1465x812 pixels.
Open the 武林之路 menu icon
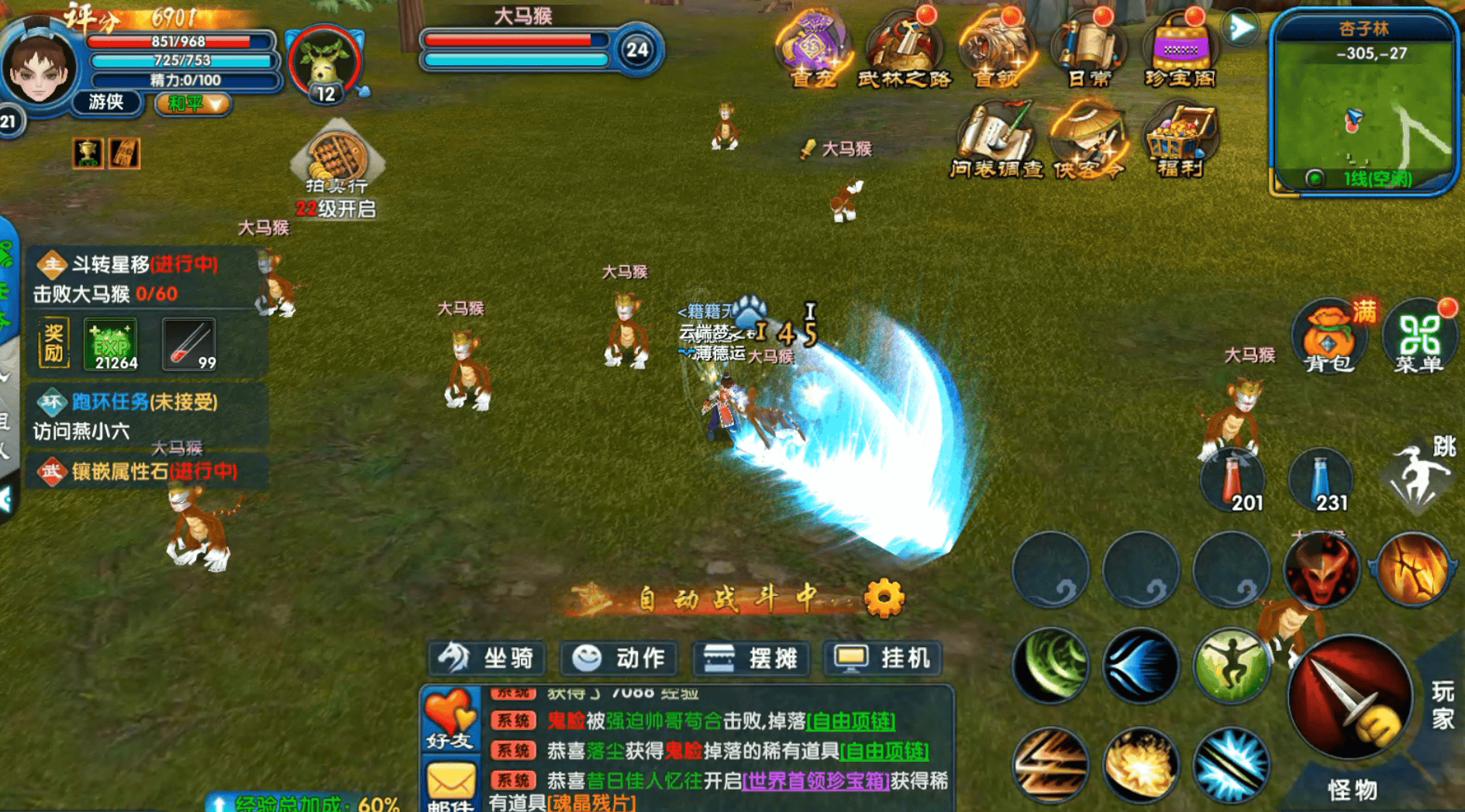click(903, 48)
